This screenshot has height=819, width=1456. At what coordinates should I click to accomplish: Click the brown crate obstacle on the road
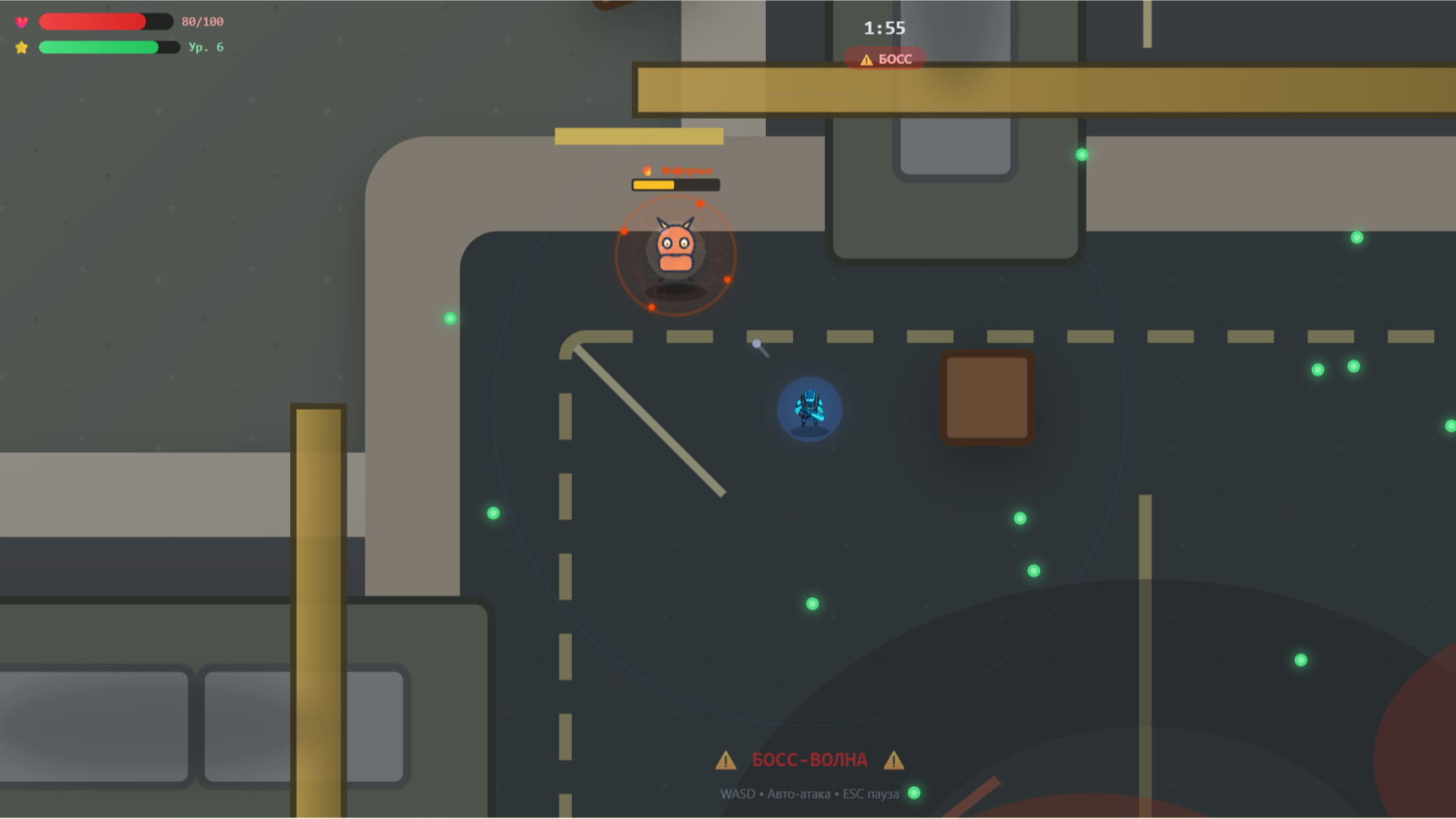coord(987,396)
